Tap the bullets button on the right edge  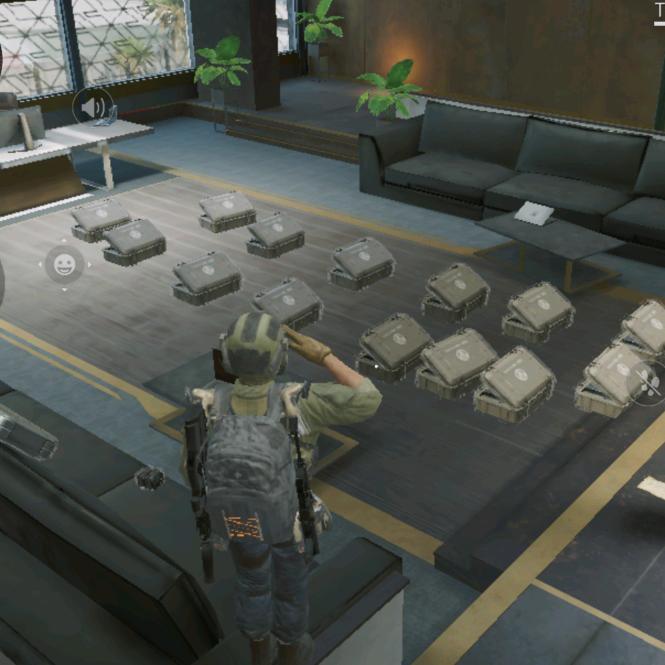click(648, 382)
